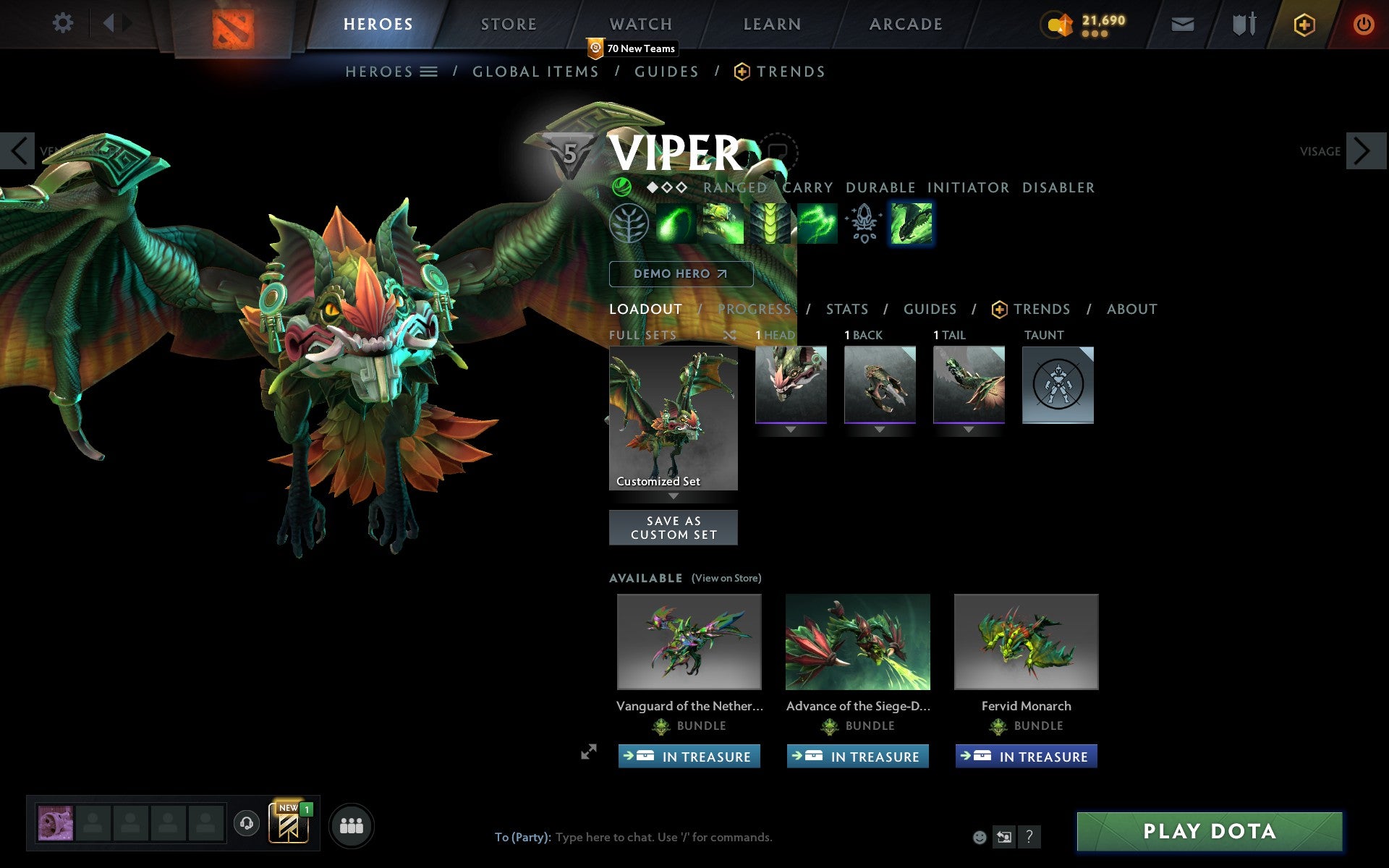The width and height of the screenshot is (1389, 868).
Task: View the Fervid Monarch bundle
Action: tap(1026, 642)
